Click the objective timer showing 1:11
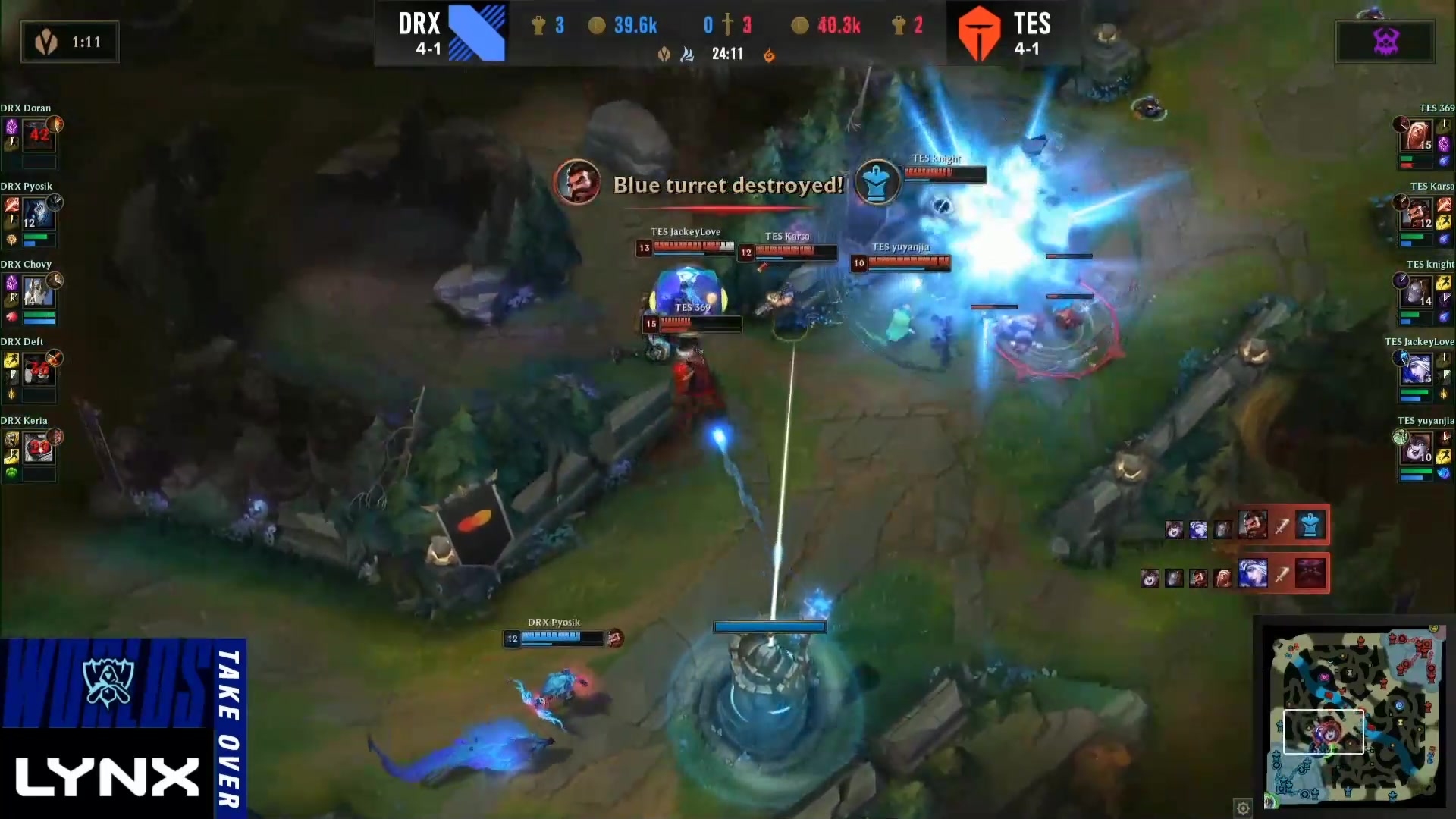Screen dimensions: 1456x819 [70, 42]
